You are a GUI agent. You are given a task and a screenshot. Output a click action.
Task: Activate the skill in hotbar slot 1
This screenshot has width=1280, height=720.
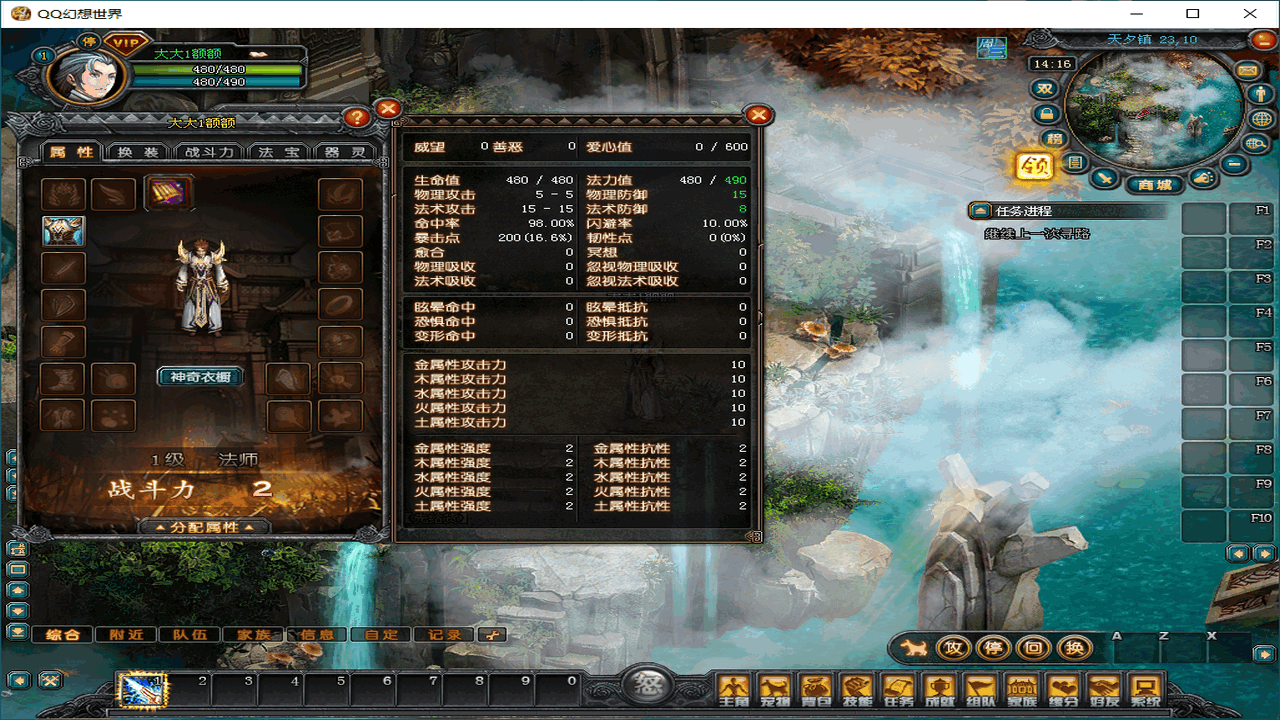coord(141,689)
